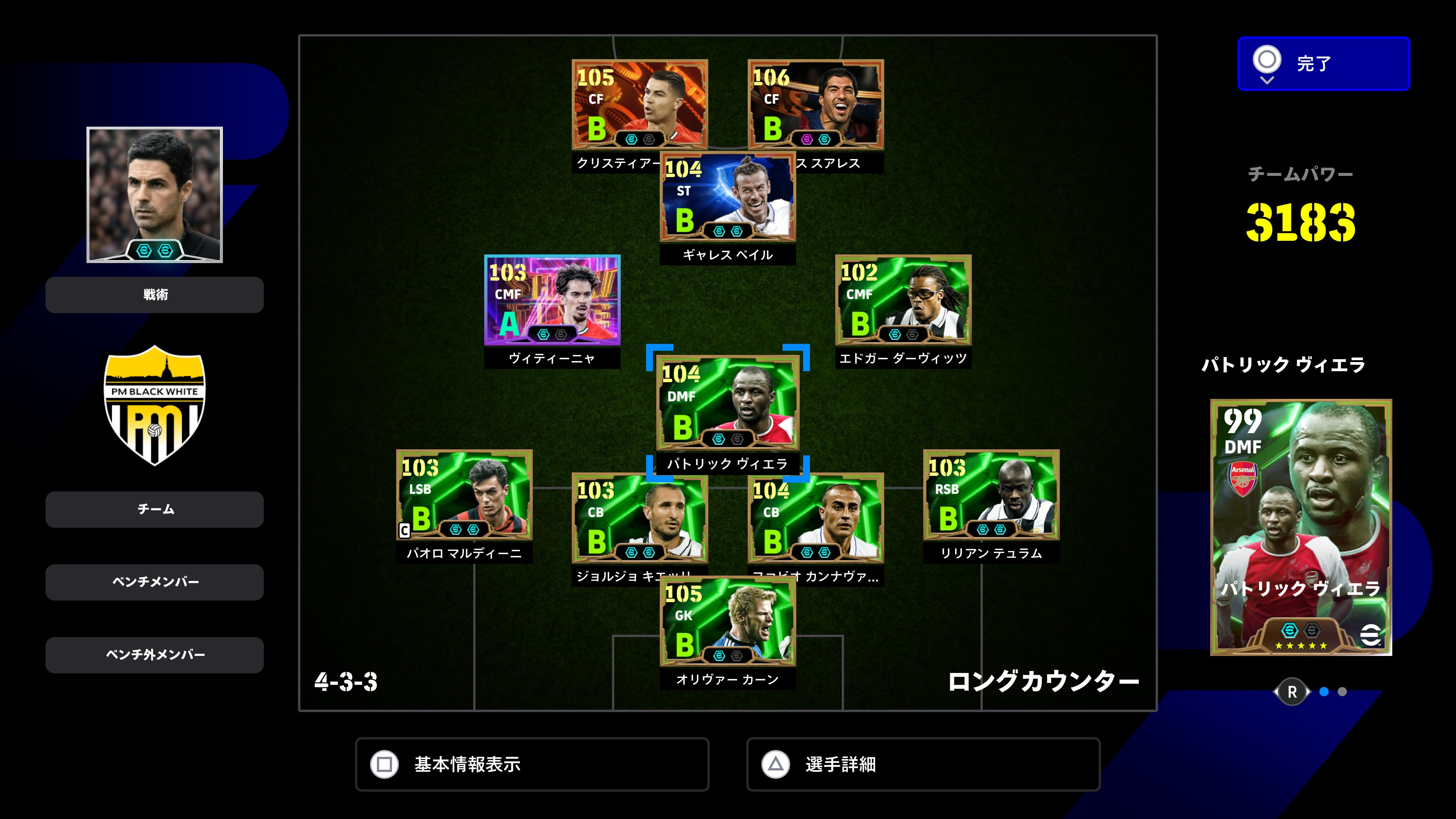Pick Paolo Maldini's 103 LSB card
The width and height of the screenshot is (1456, 819).
464,494
